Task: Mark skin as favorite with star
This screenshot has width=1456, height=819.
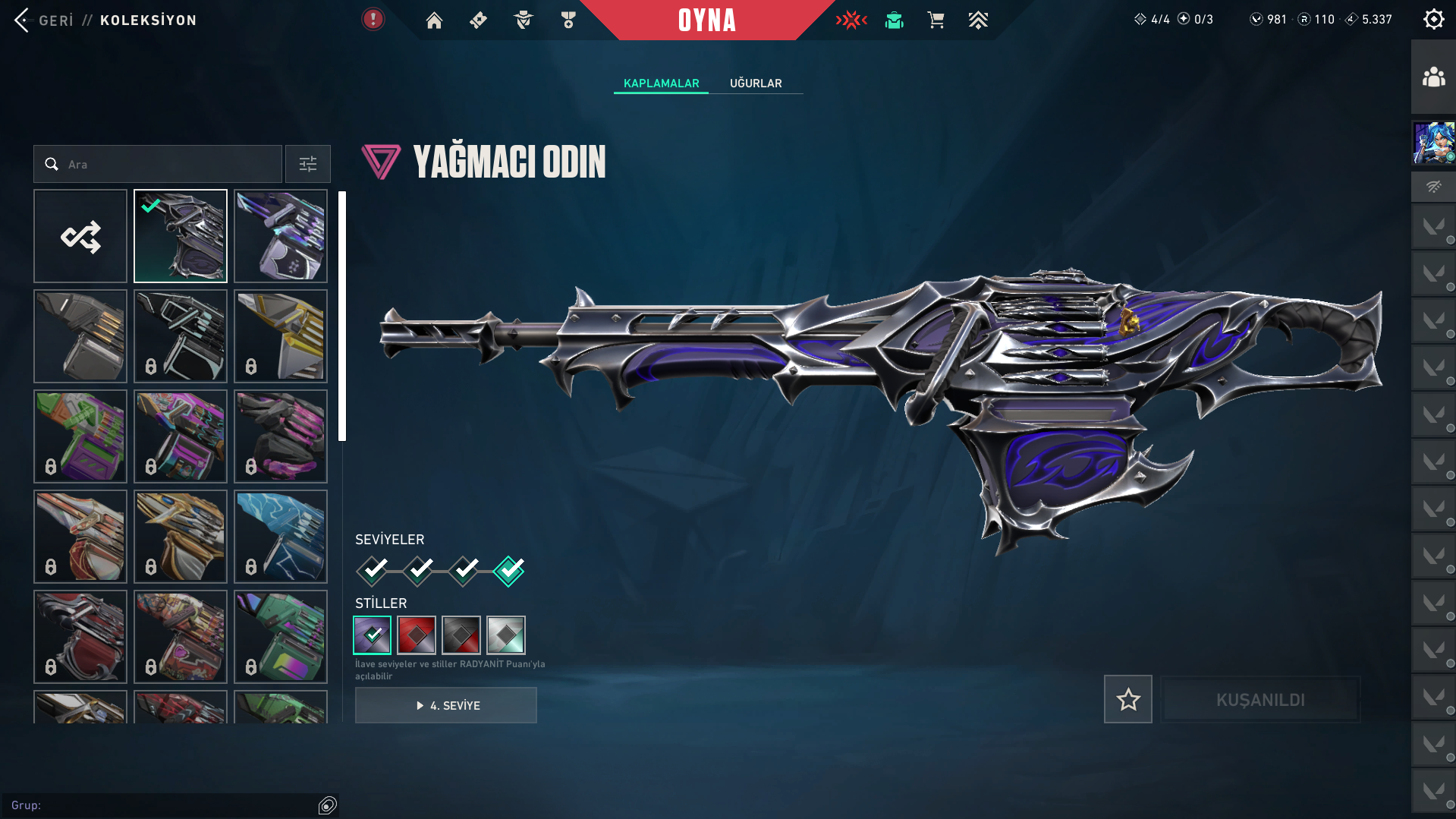Action: click(1127, 699)
